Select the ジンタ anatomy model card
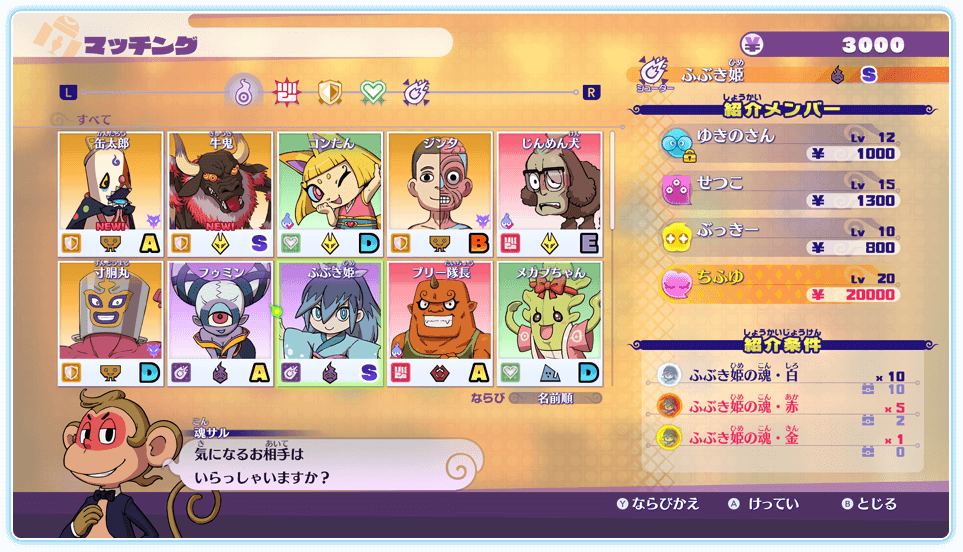963x552 pixels. coord(440,193)
